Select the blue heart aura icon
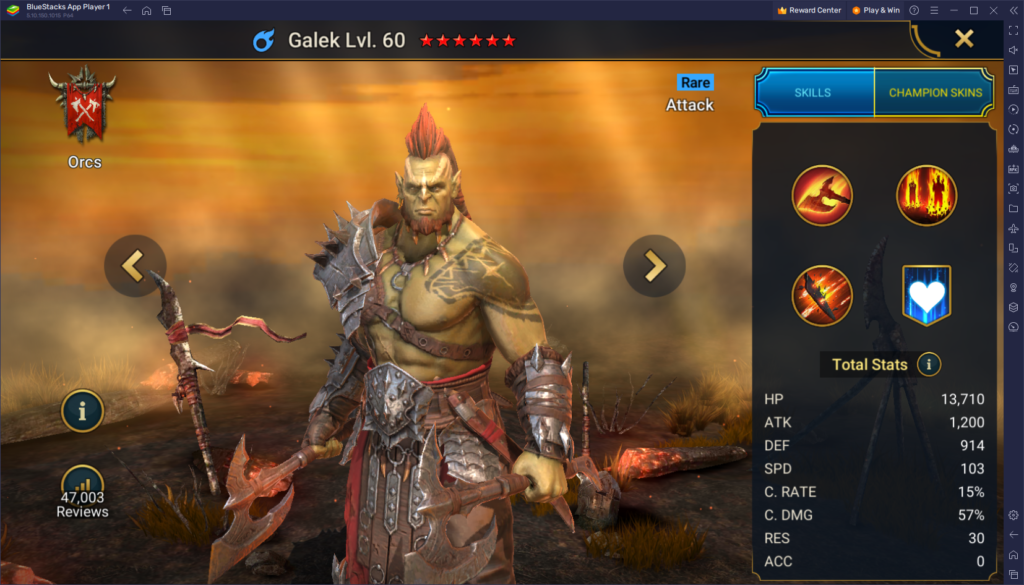Image resolution: width=1024 pixels, height=585 pixels. click(926, 295)
